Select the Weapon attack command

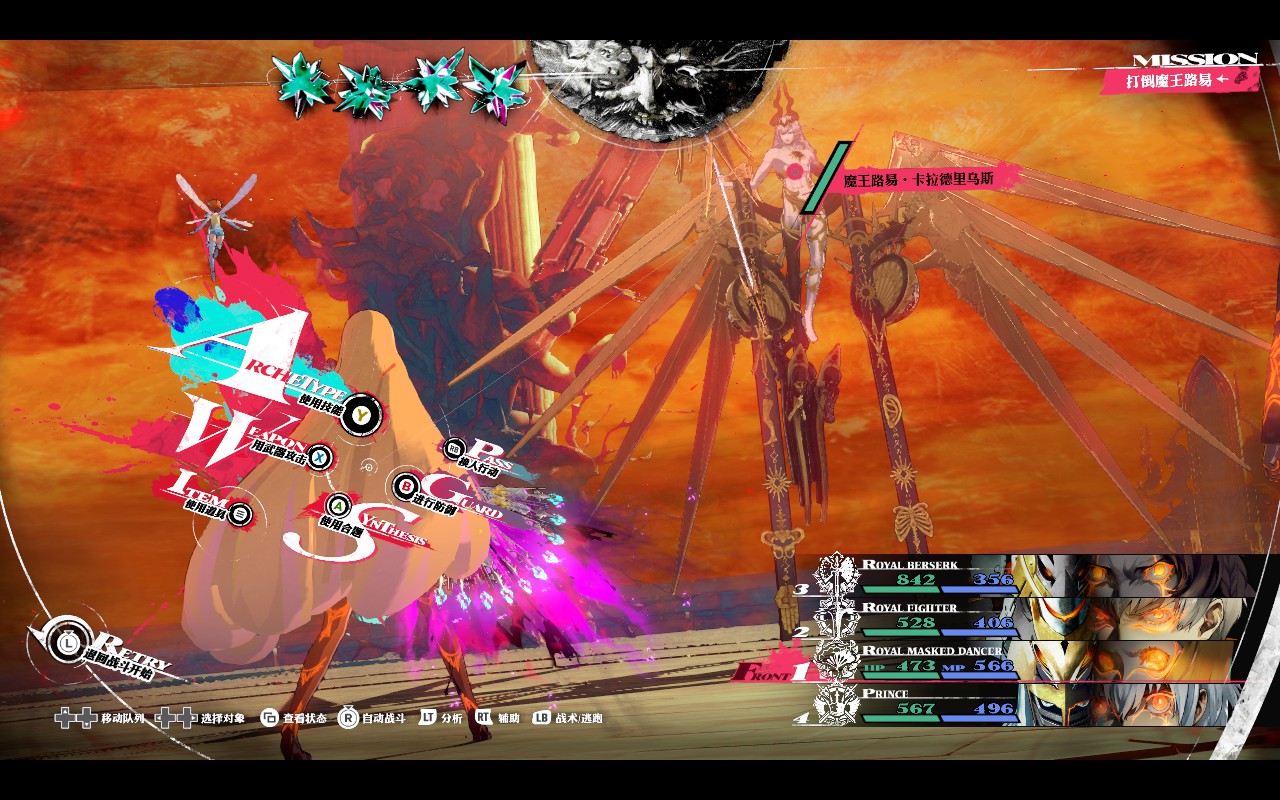pos(318,458)
